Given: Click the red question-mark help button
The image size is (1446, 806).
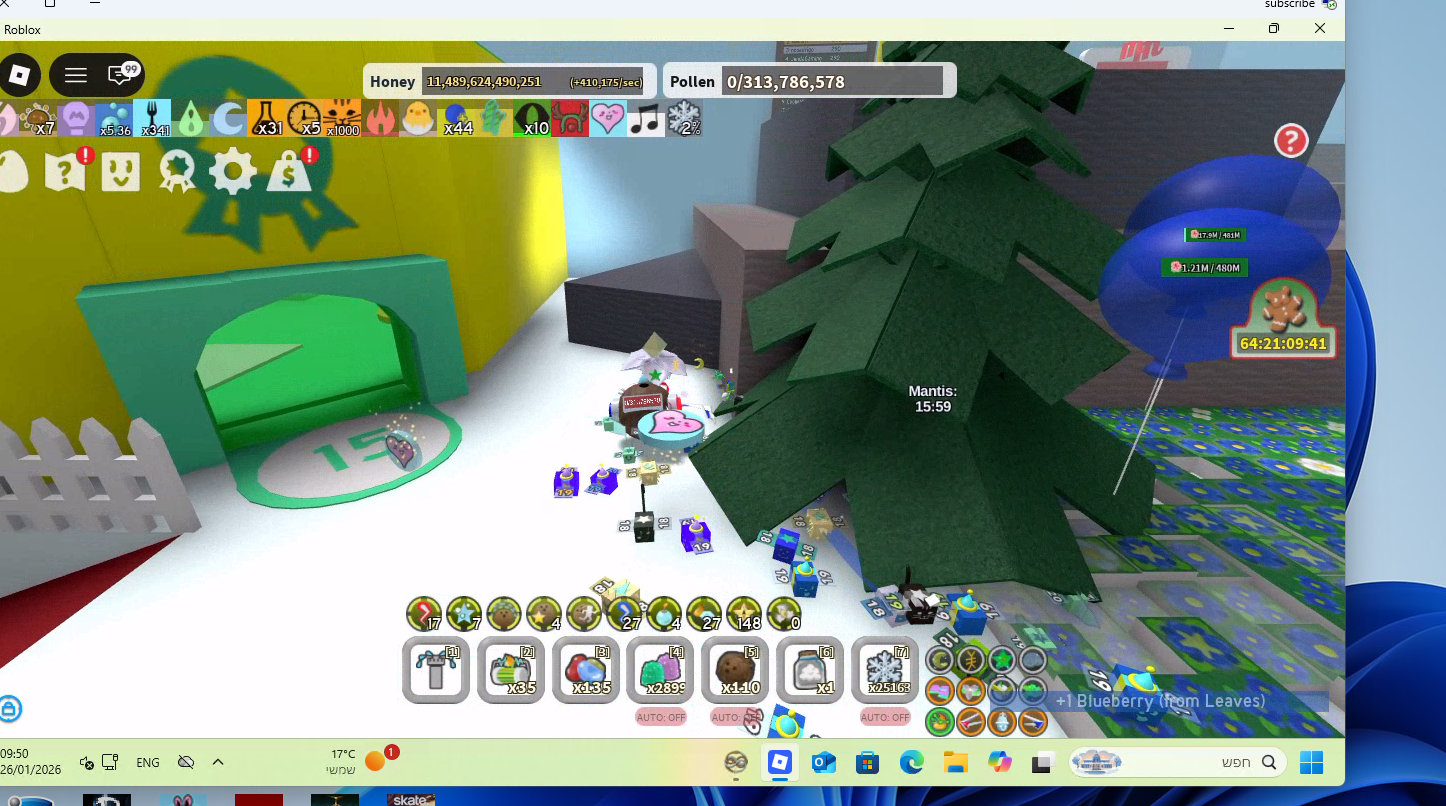Looking at the screenshot, I should coord(1291,141).
